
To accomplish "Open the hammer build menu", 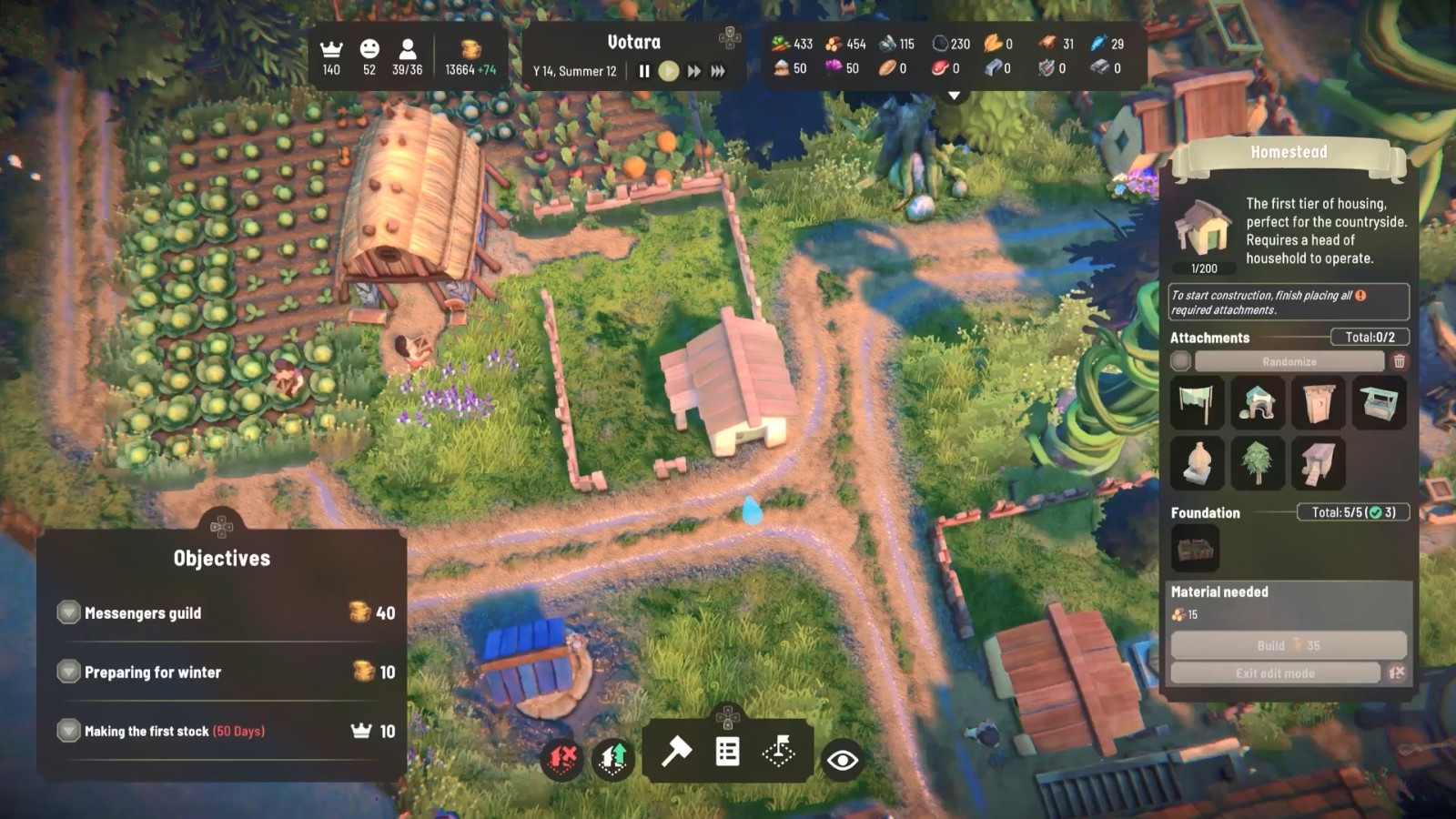I will click(676, 752).
